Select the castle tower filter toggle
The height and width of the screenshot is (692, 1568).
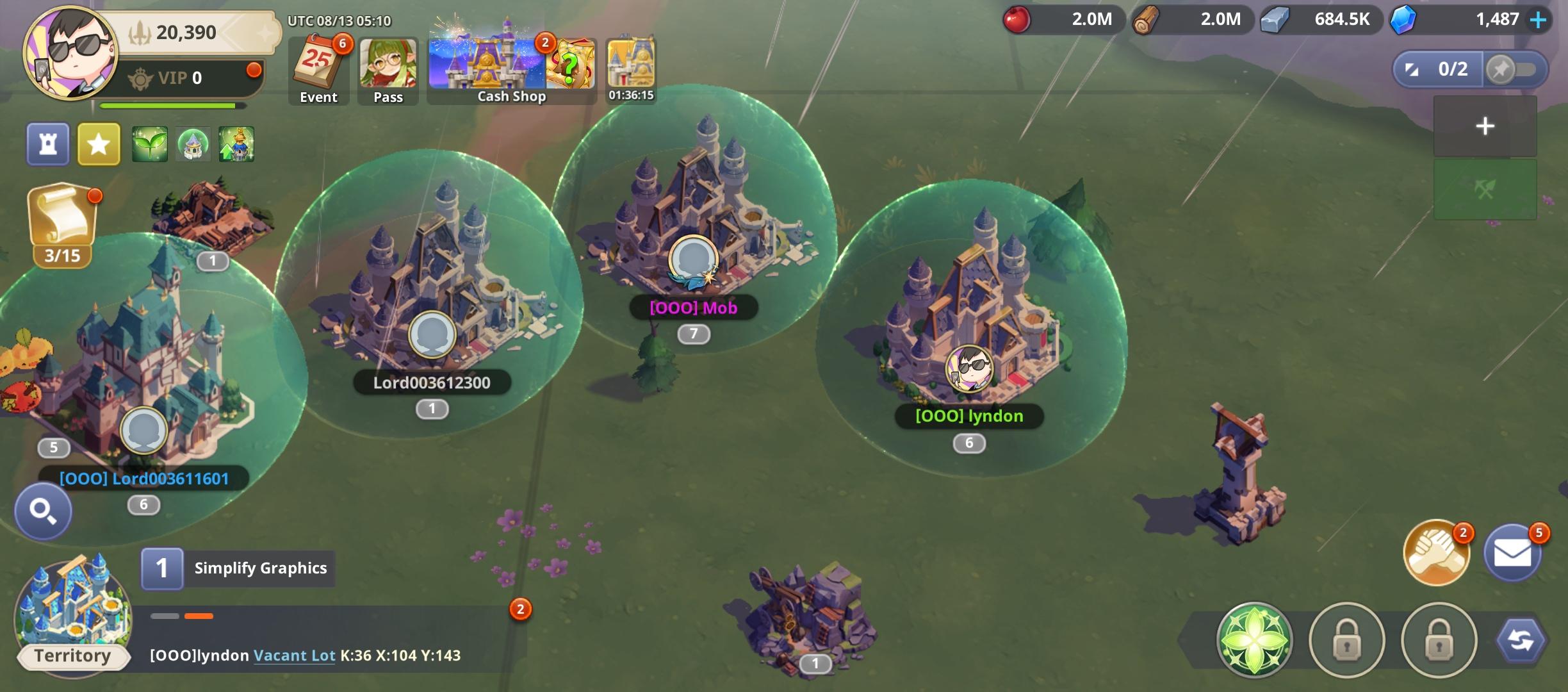pos(47,144)
